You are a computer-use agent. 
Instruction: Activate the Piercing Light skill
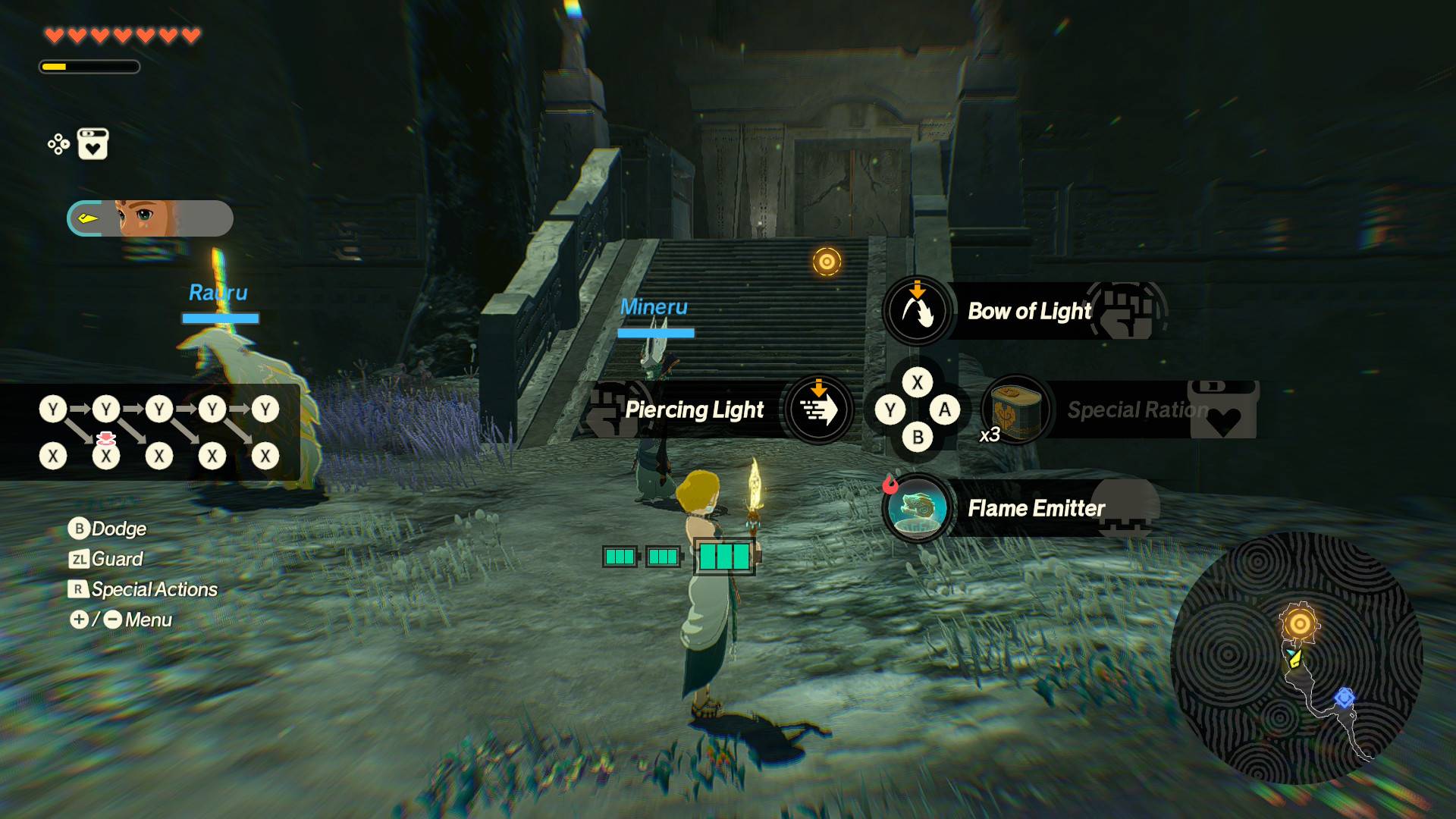817,410
